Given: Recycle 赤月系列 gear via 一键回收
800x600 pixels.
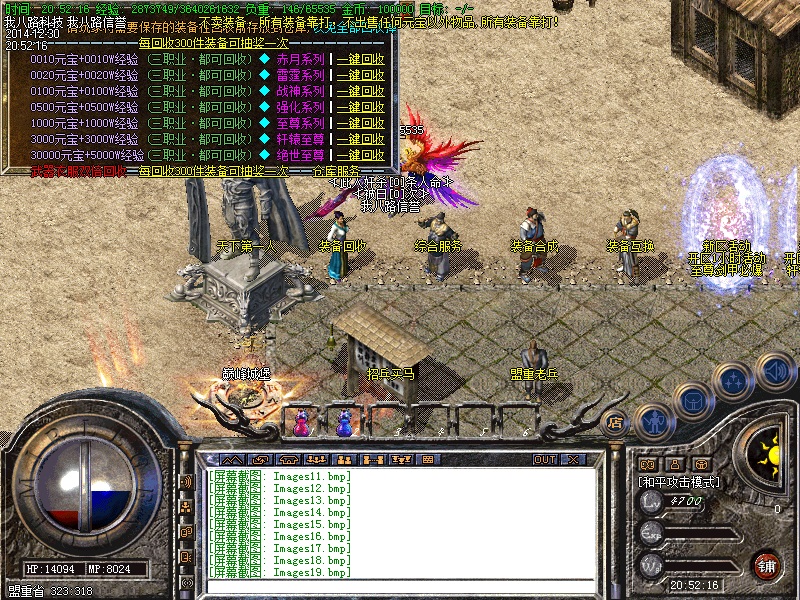Looking at the screenshot, I should 361,59.
